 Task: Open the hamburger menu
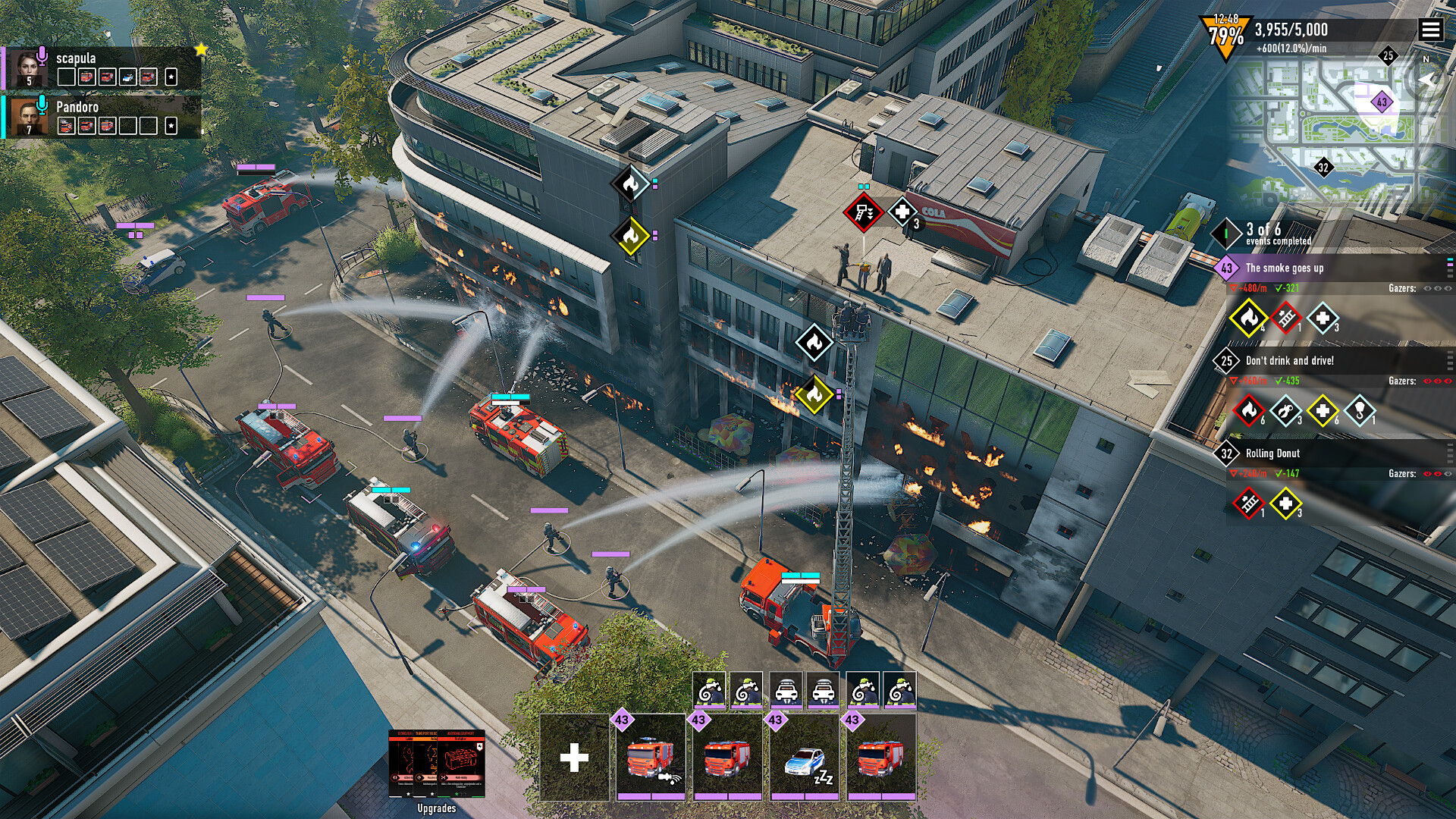click(x=1430, y=30)
